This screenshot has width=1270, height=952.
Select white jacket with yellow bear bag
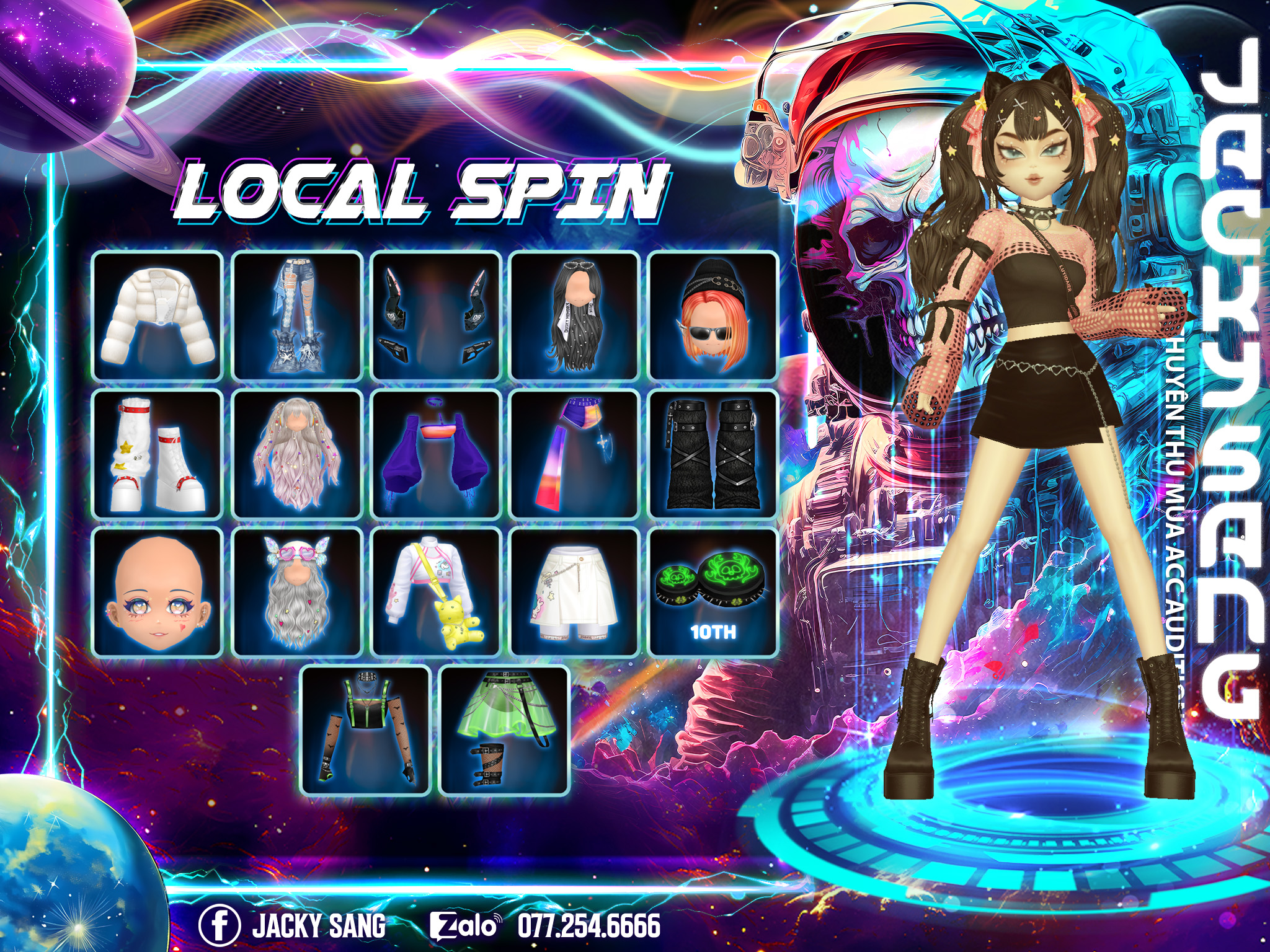point(436,593)
